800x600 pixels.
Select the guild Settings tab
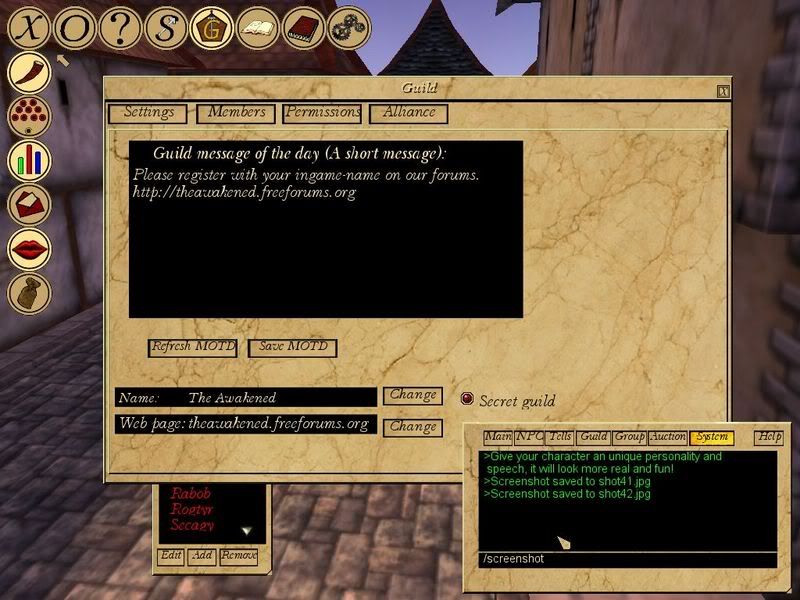pos(148,113)
